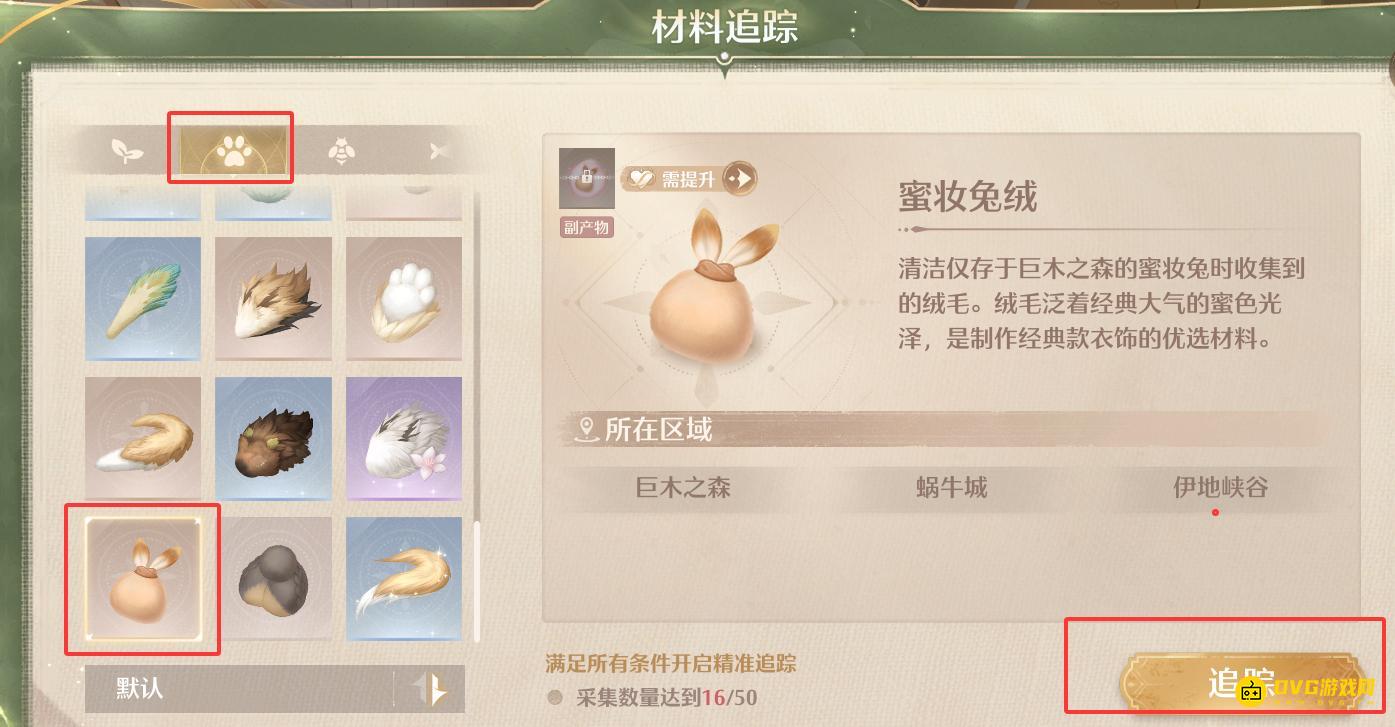Screen dimensions: 1395x727
Task: Select the white paw material thumbnail
Action: [x=404, y=298]
